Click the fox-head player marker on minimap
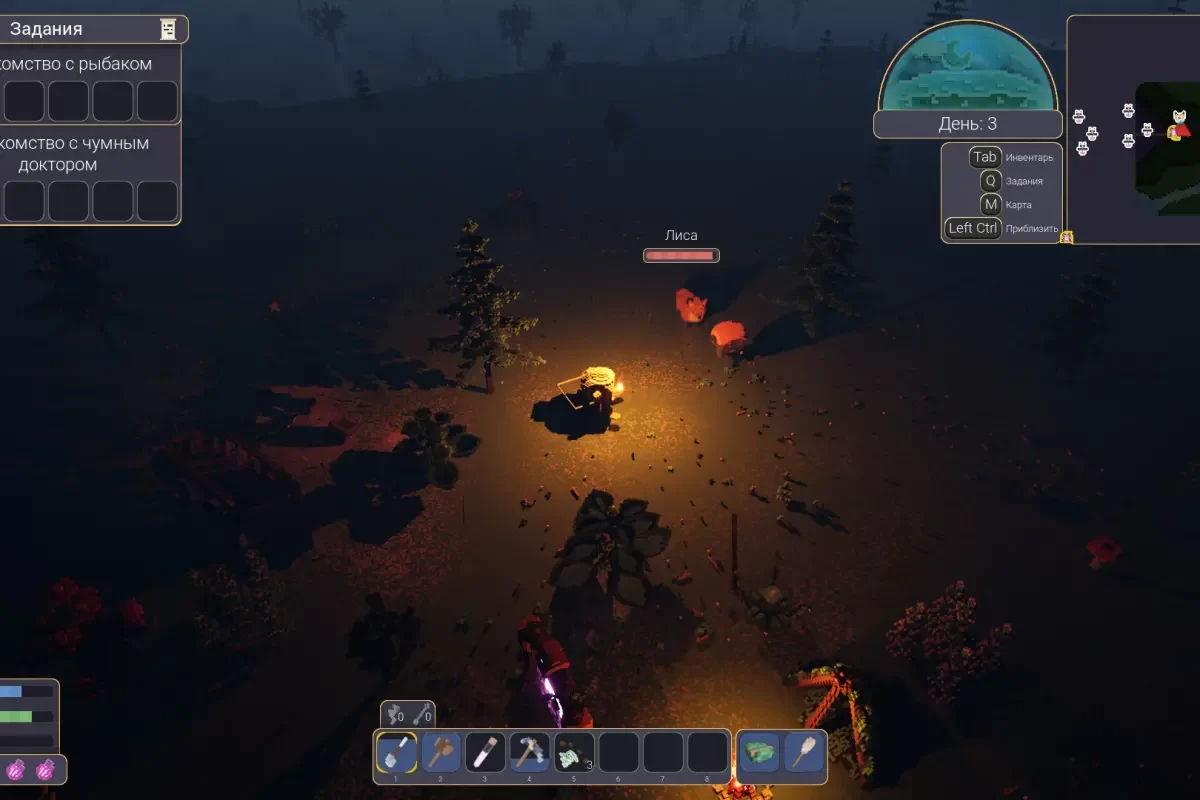The width and height of the screenshot is (1200, 800). click(1180, 127)
